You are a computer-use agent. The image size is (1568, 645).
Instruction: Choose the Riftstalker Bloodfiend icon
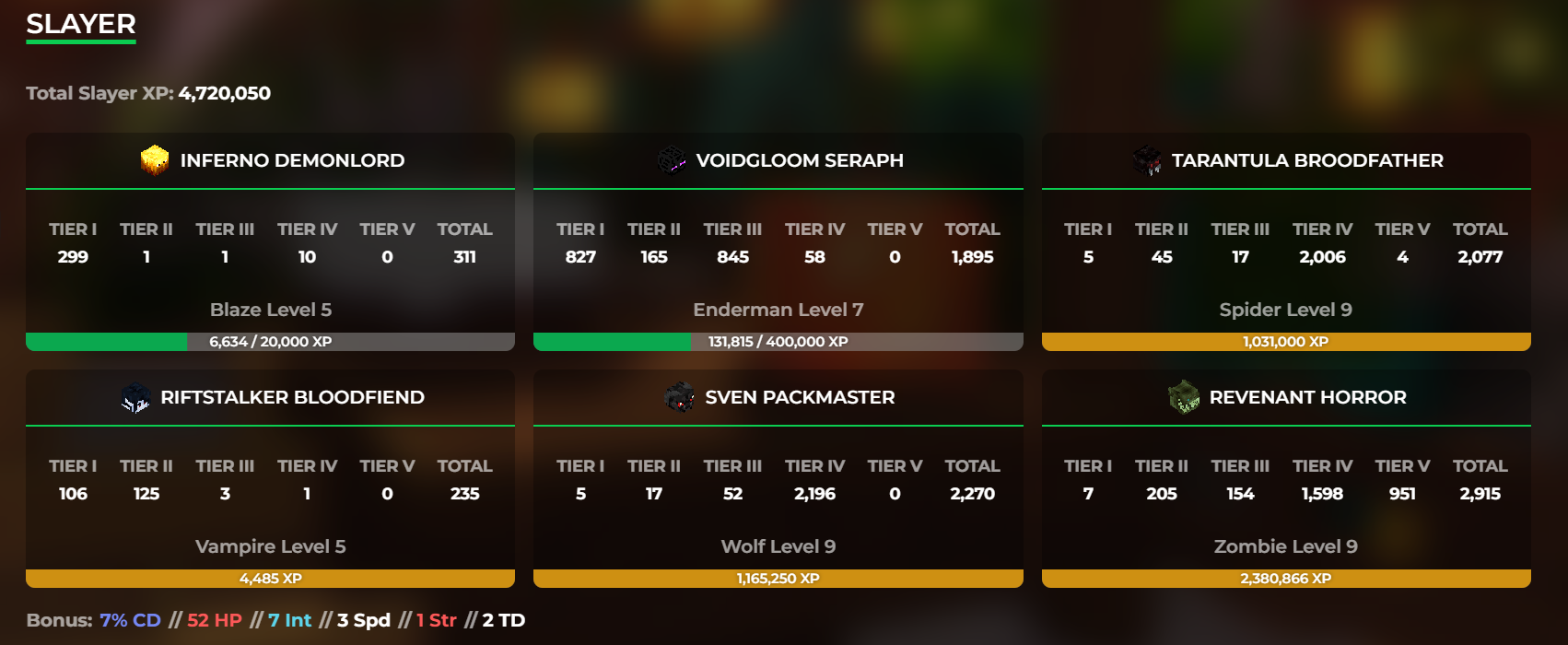135,397
